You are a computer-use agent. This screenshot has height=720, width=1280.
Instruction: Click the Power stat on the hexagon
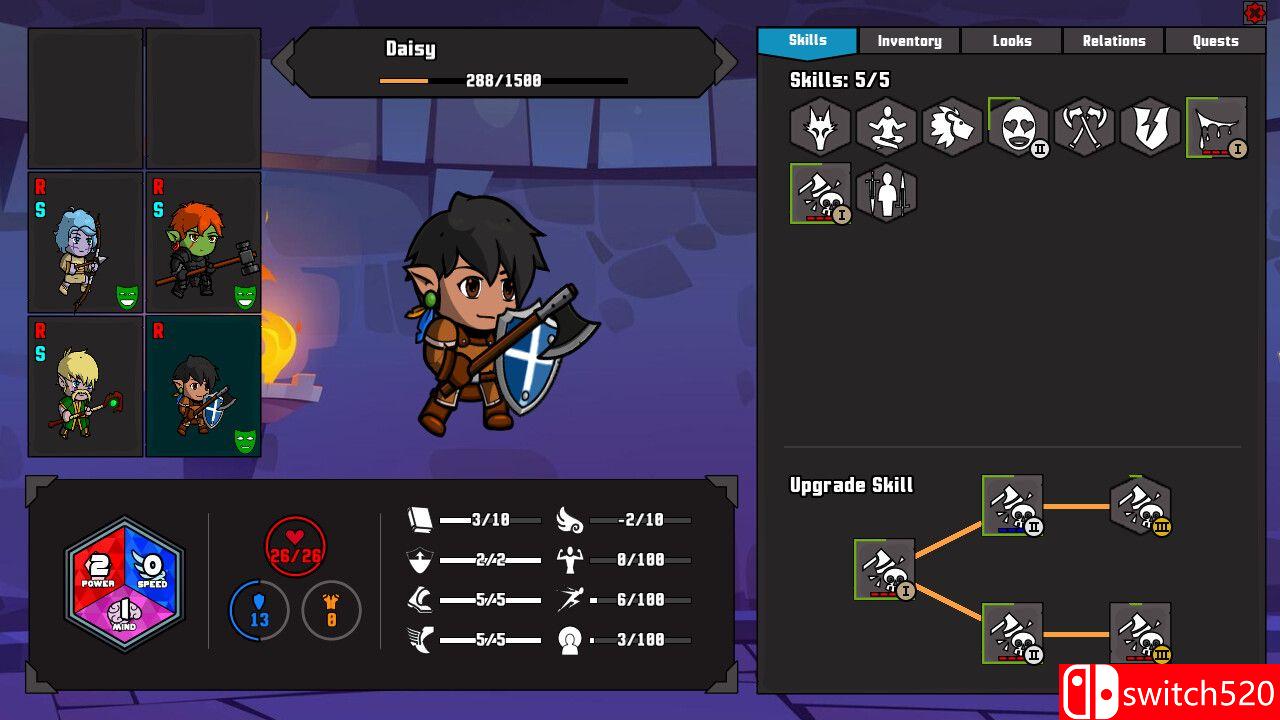click(97, 567)
